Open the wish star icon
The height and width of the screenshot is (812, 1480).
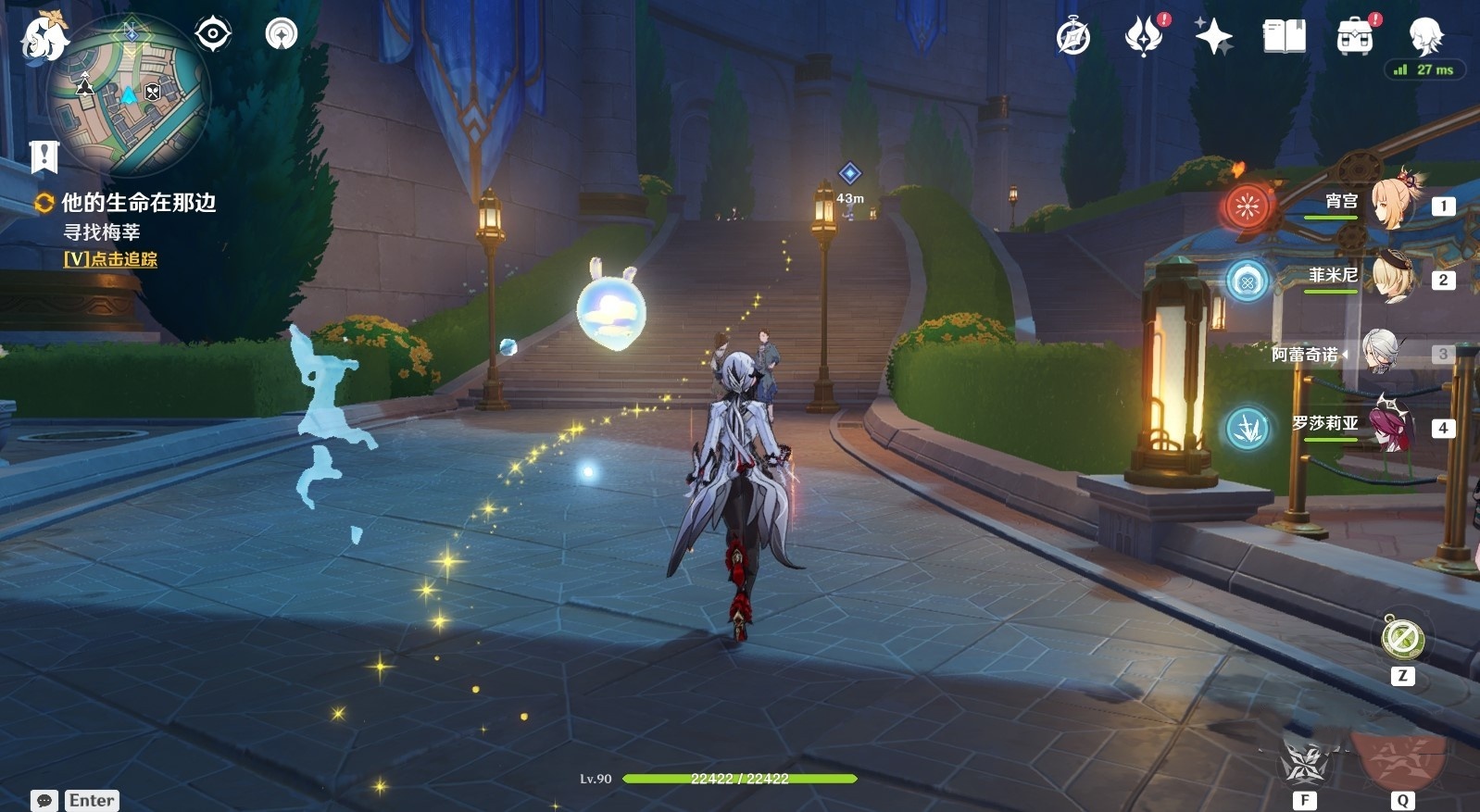[1213, 37]
